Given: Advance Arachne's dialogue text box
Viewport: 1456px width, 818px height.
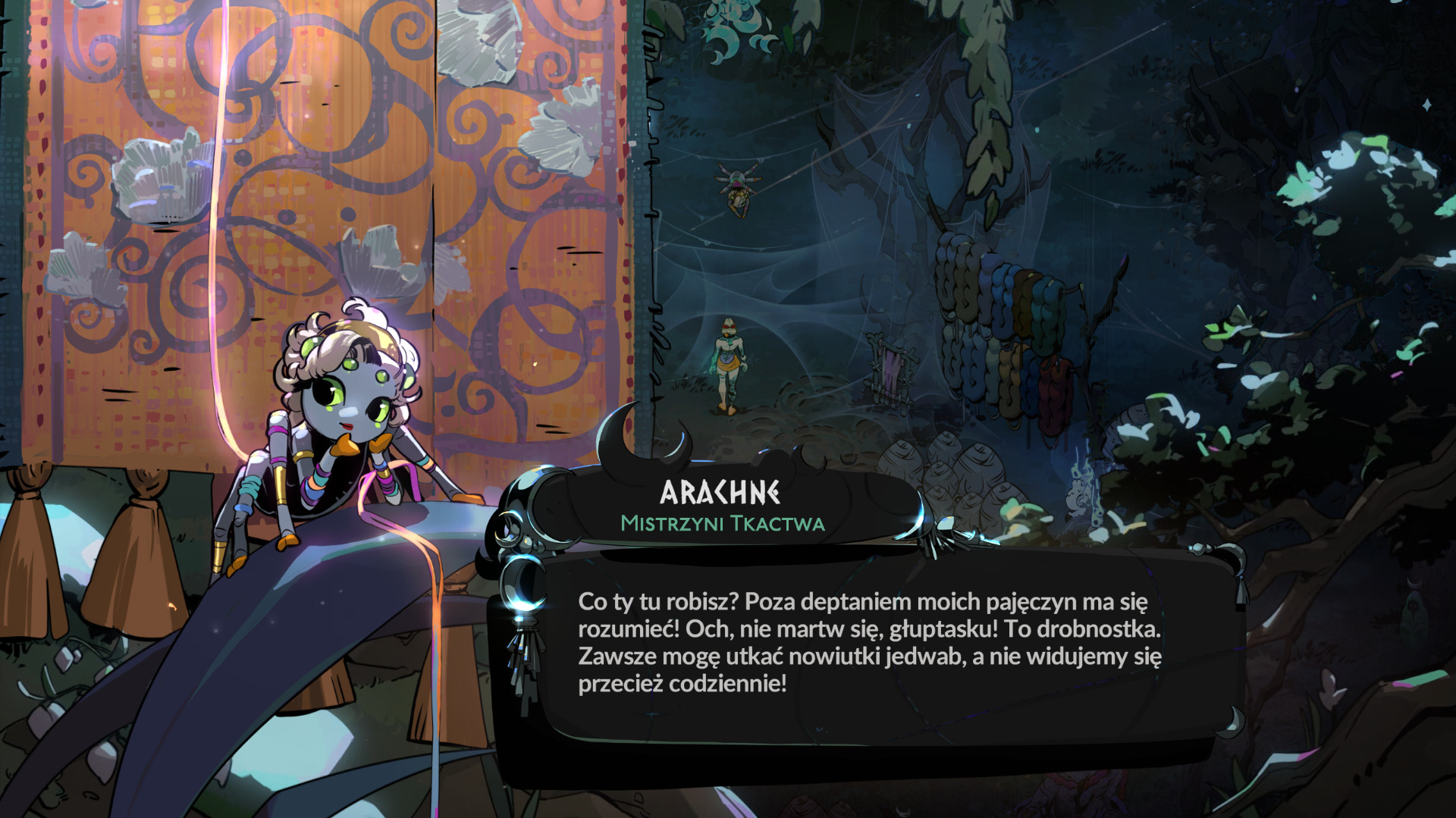Looking at the screenshot, I should pyautogui.click(x=869, y=643).
